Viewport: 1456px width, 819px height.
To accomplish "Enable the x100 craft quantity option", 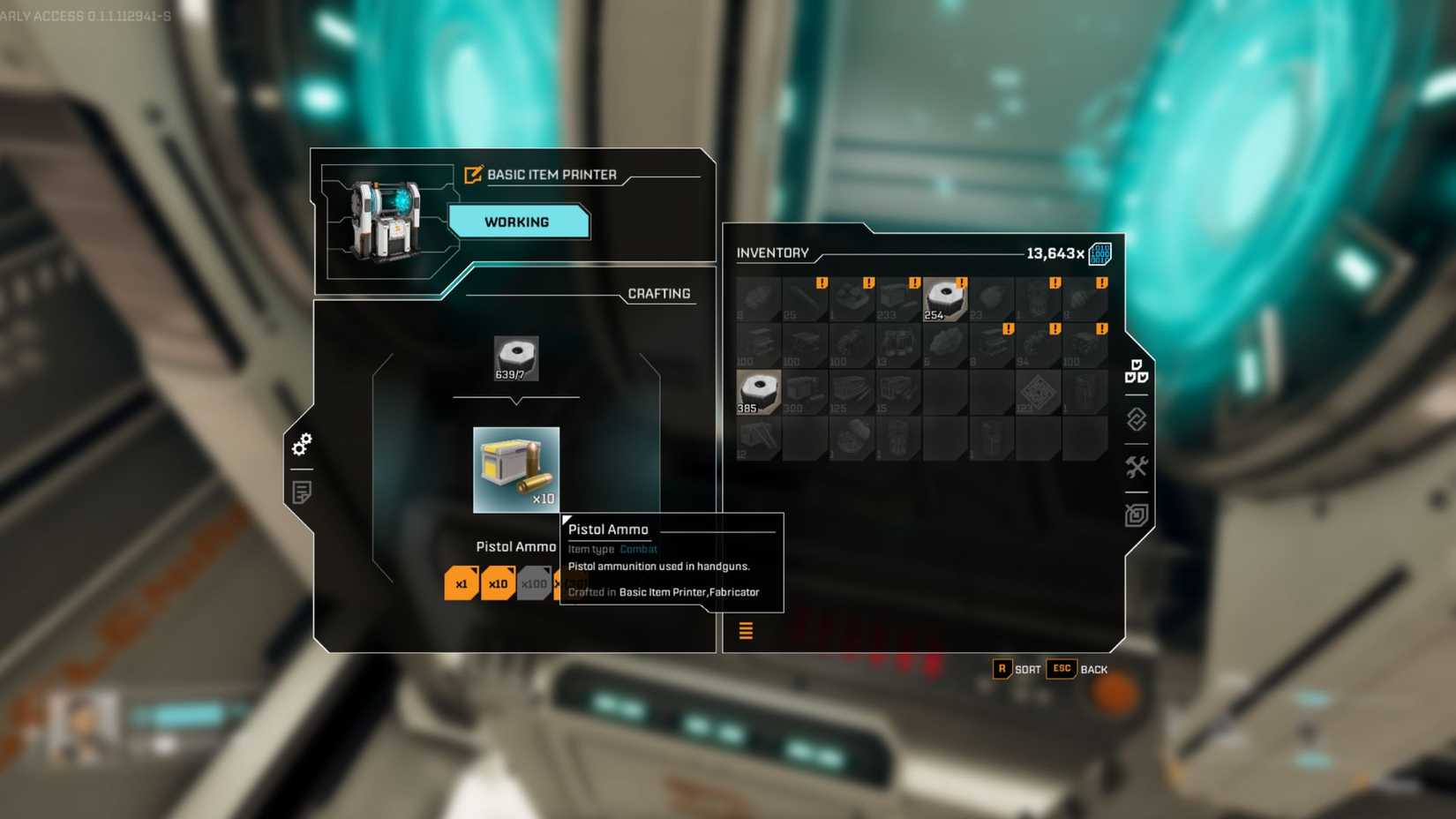I will click(x=533, y=583).
